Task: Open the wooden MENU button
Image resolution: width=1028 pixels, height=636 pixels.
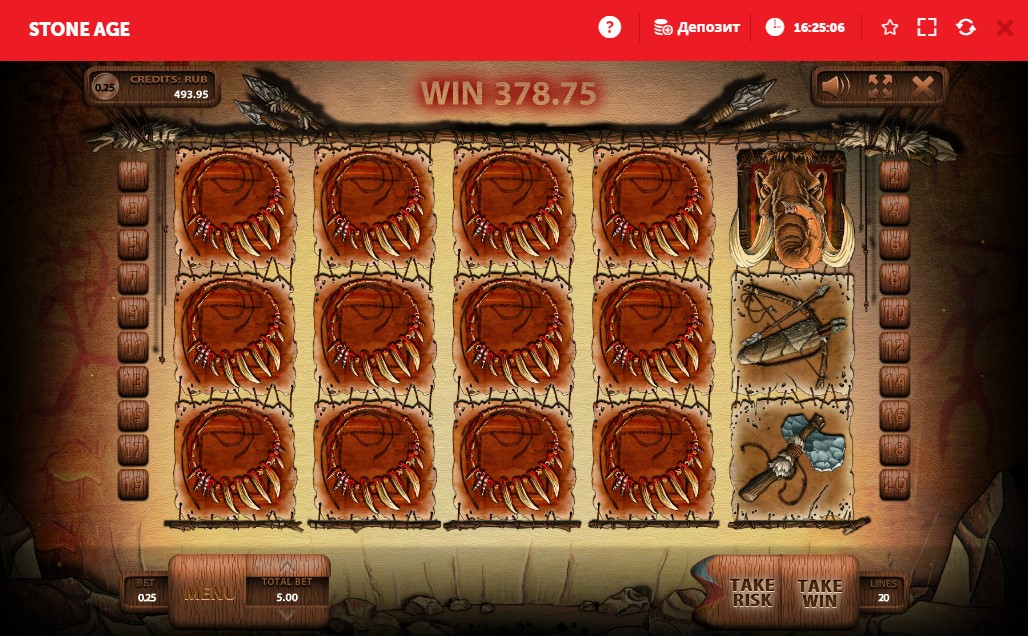Action: click(209, 592)
